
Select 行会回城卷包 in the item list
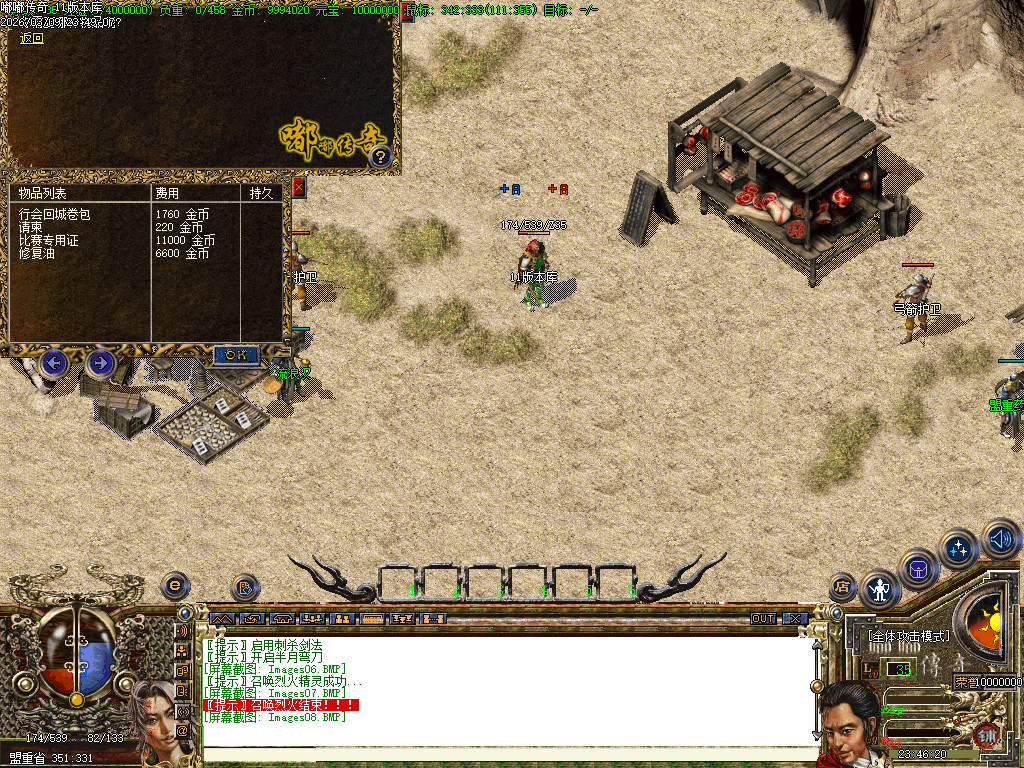point(55,214)
